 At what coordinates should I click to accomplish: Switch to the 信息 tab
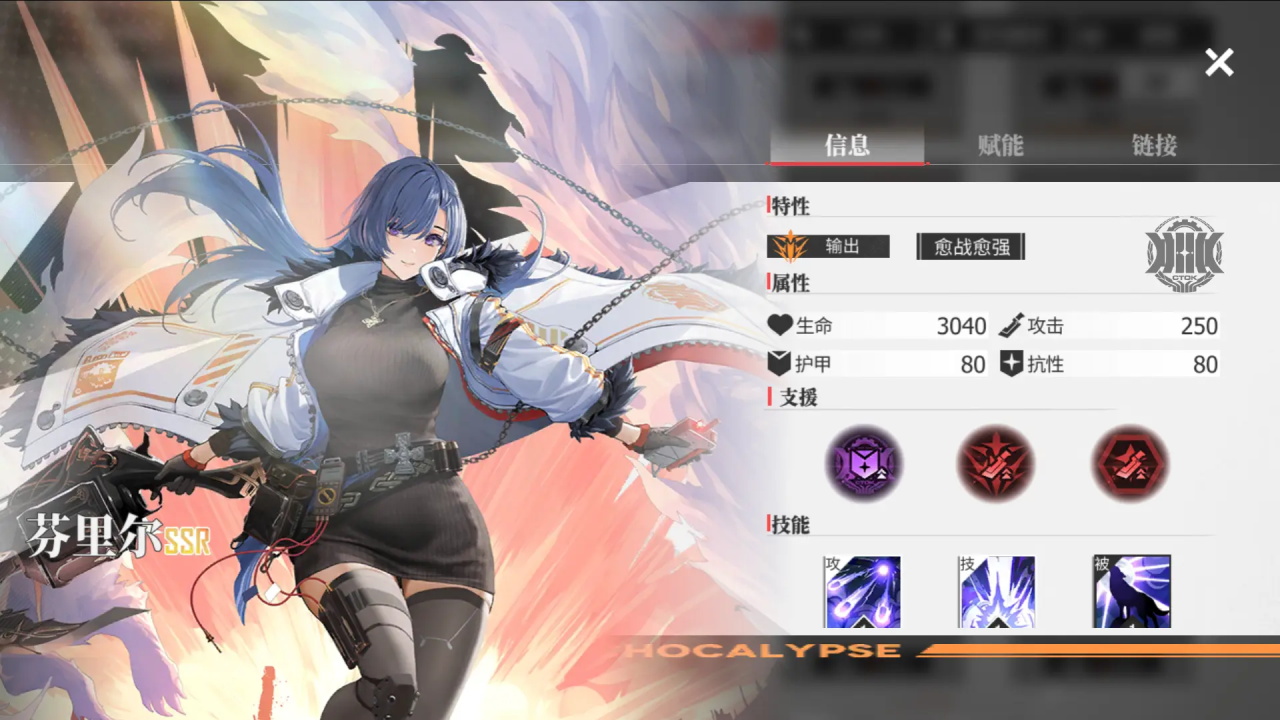[847, 145]
